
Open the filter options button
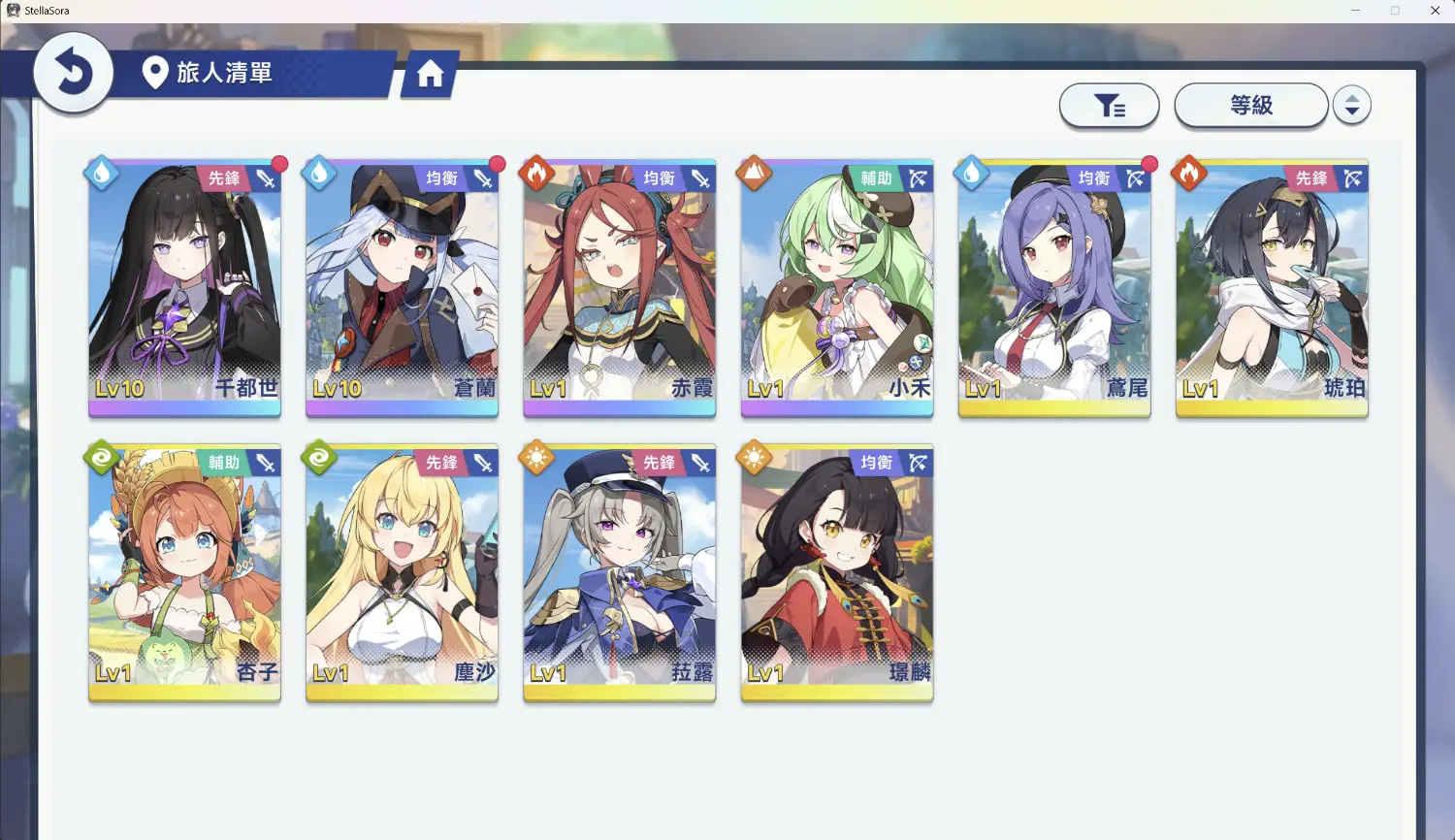[1109, 105]
